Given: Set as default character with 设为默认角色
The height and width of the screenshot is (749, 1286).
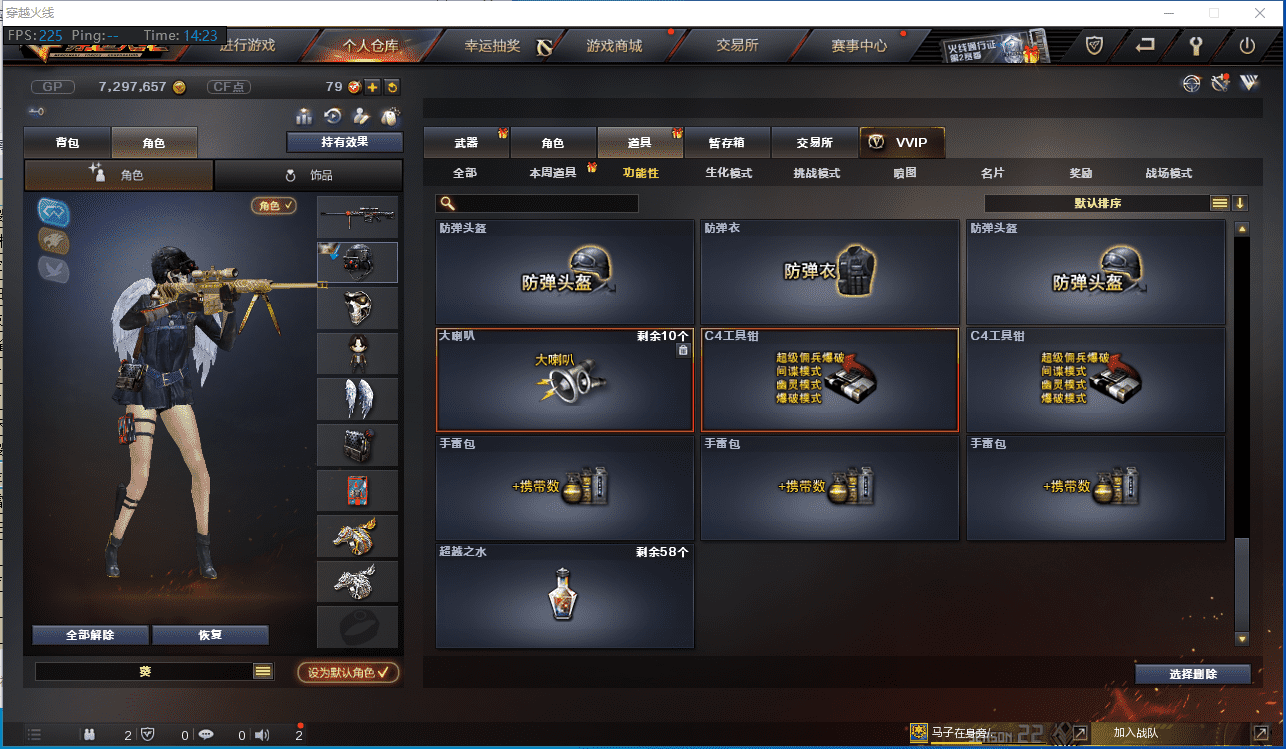Looking at the screenshot, I should [348, 672].
